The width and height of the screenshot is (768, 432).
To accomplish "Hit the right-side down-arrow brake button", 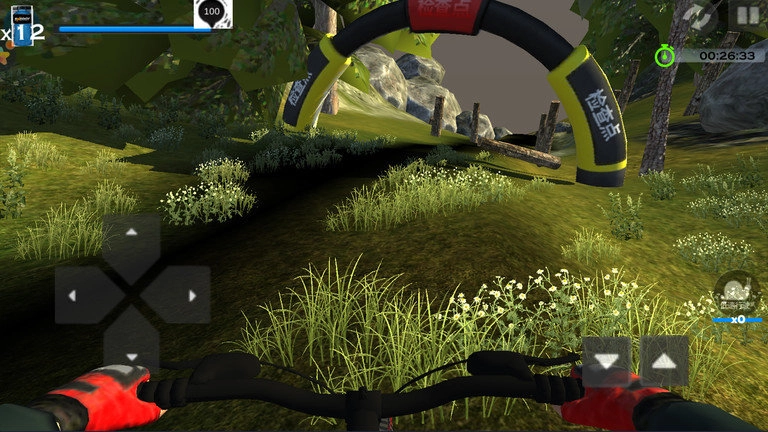I will click(x=607, y=360).
